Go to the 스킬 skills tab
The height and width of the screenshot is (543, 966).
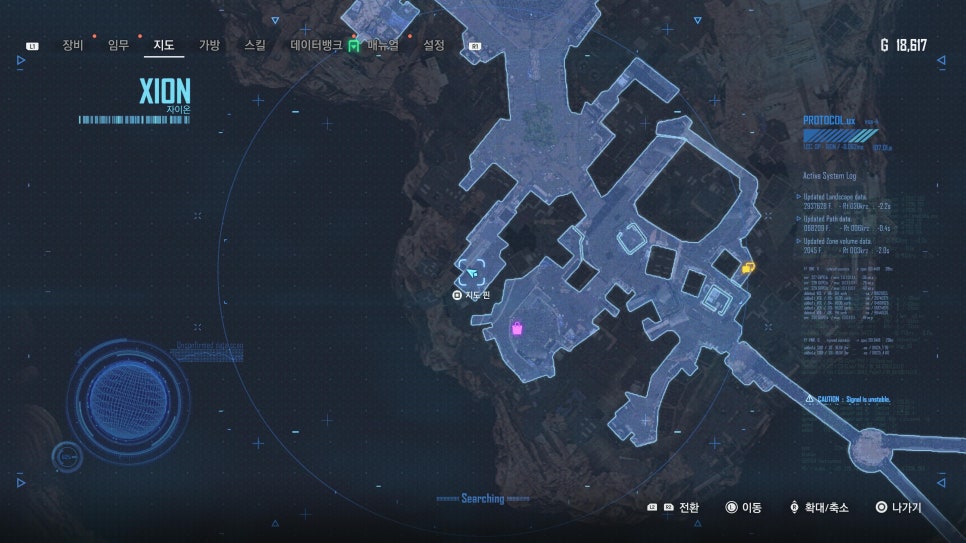click(x=255, y=45)
